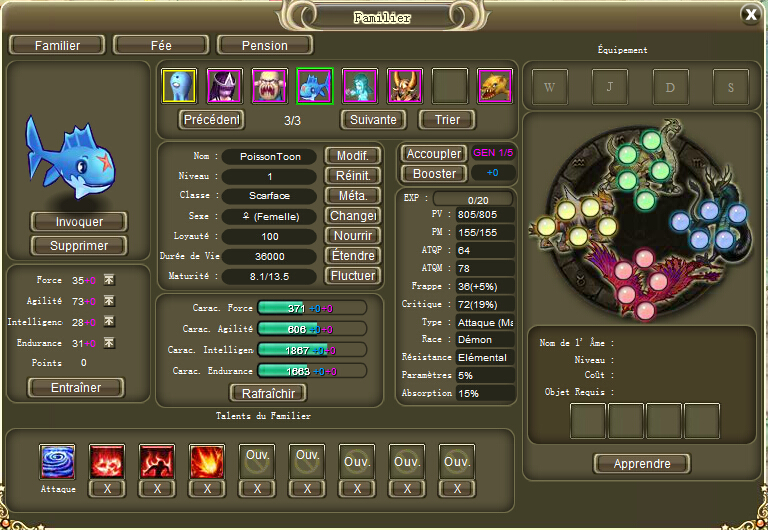The width and height of the screenshot is (768, 530).
Task: Feed the pet with Nourrir
Action: click(353, 236)
